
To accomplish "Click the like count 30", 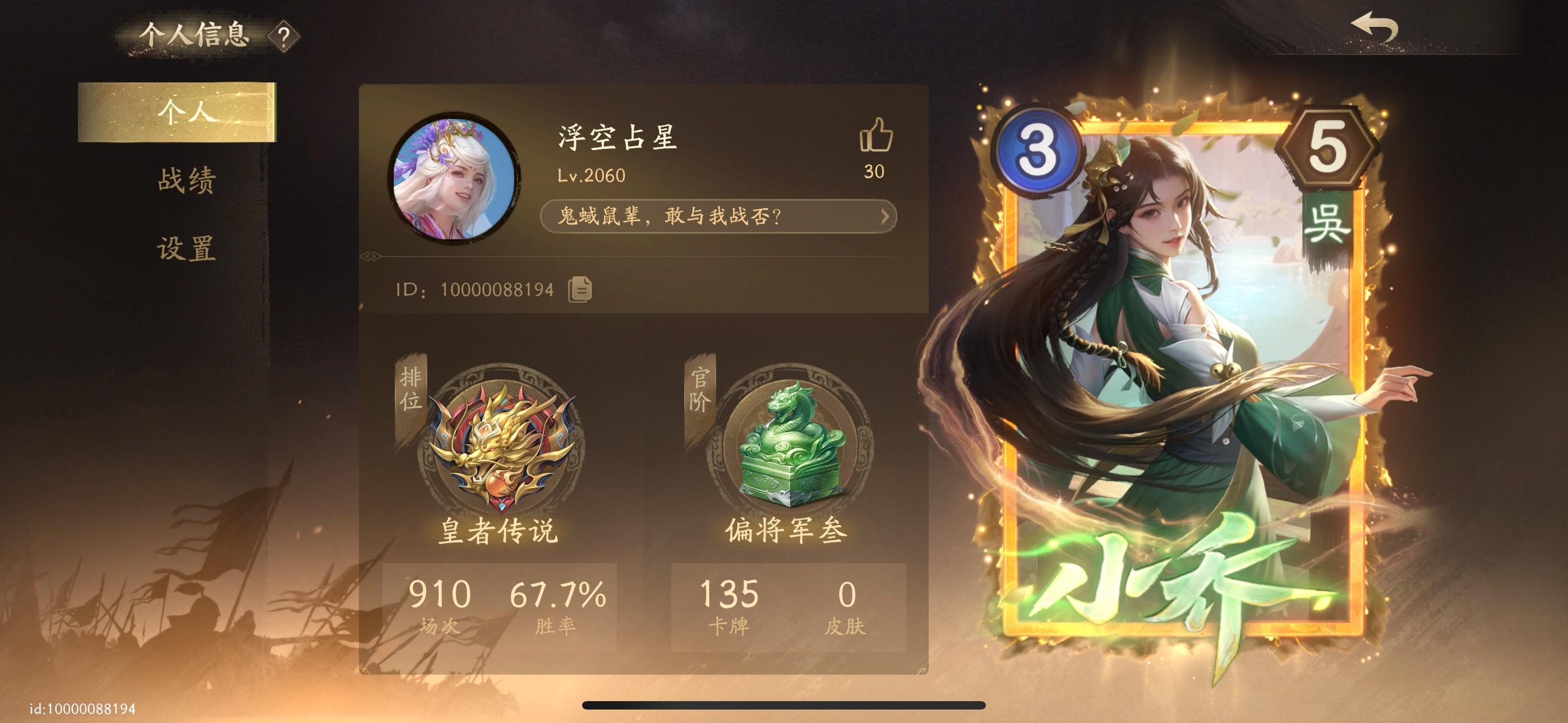I will [x=875, y=172].
